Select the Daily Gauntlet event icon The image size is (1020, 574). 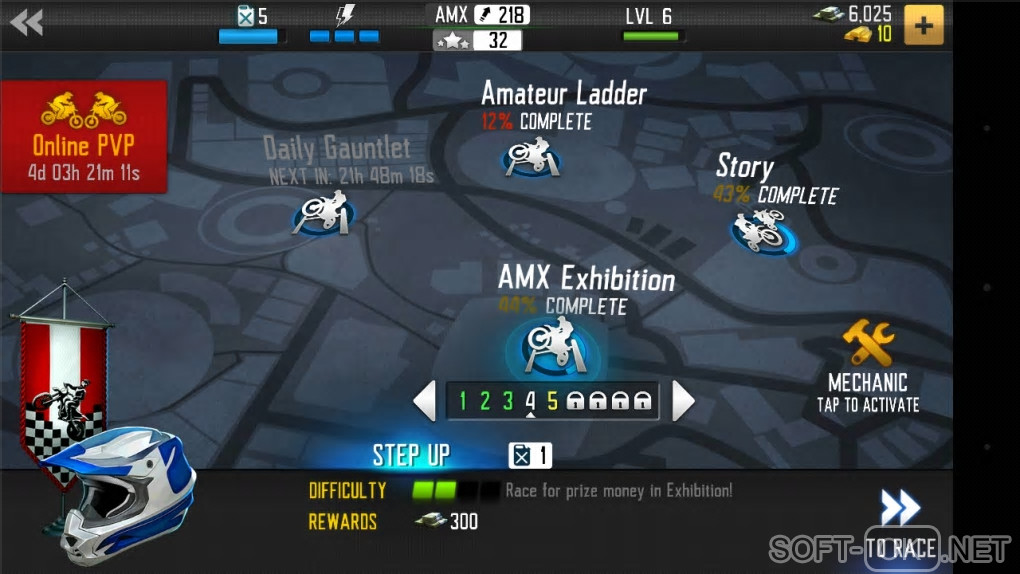pyautogui.click(x=322, y=214)
